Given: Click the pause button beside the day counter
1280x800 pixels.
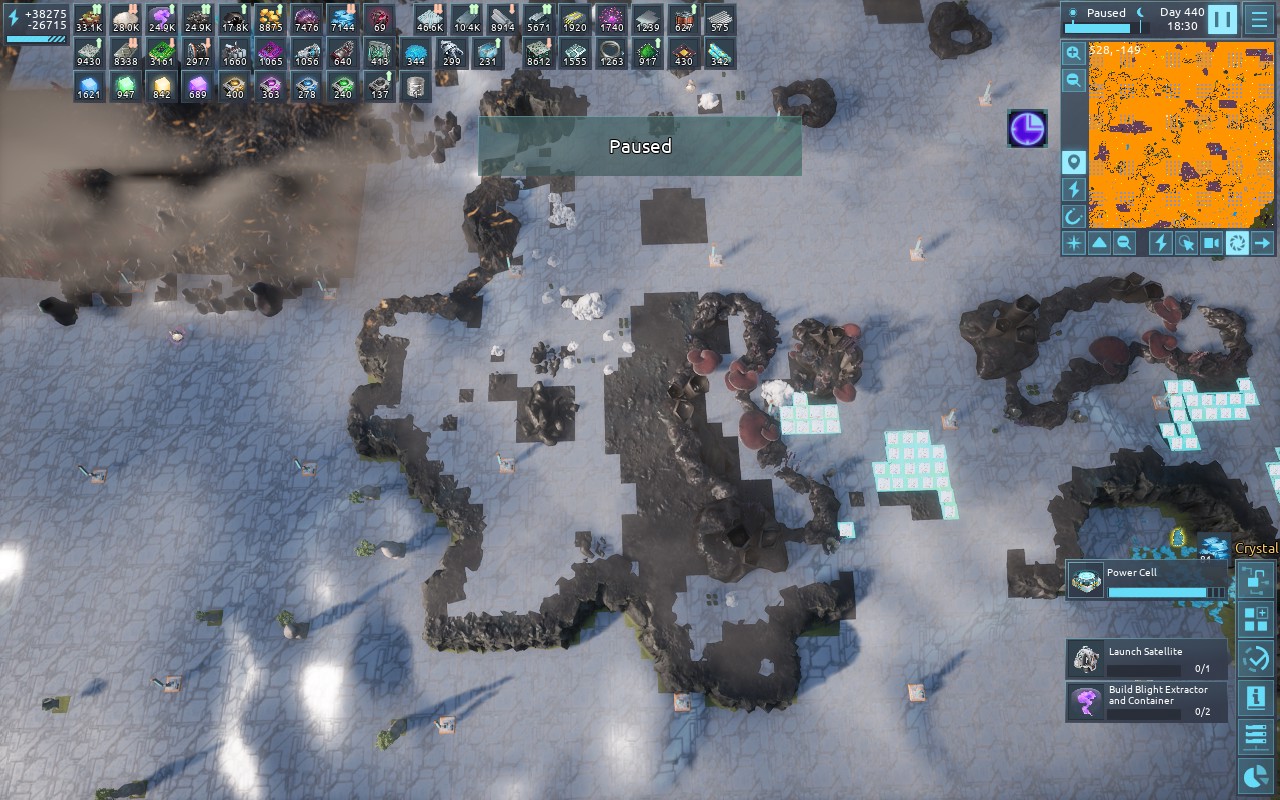Looking at the screenshot, I should coord(1222,19).
